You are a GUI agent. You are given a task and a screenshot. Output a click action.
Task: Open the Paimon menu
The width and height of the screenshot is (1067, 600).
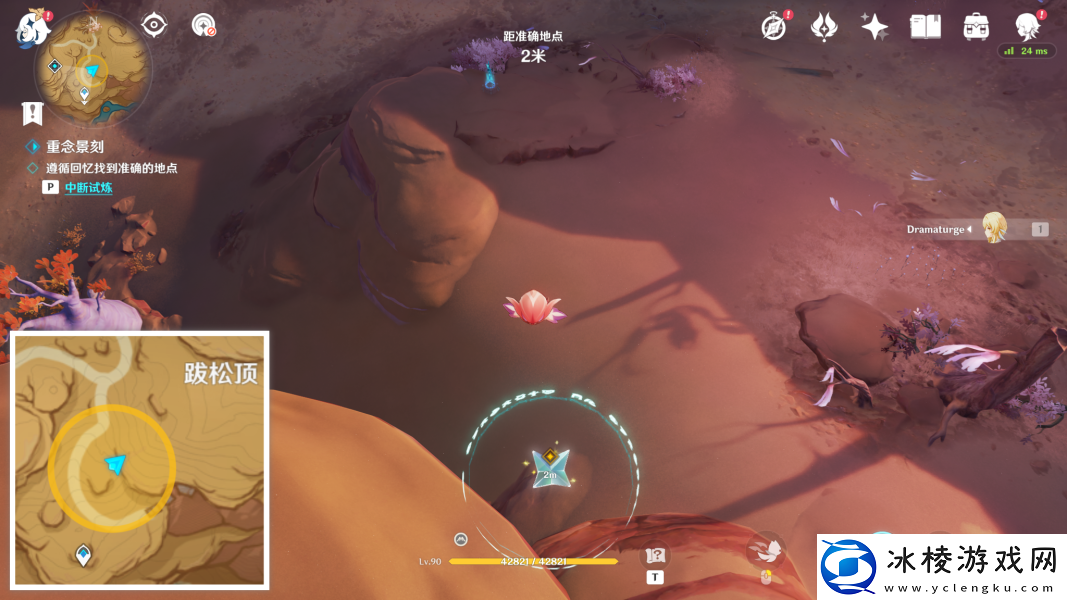[x=32, y=28]
